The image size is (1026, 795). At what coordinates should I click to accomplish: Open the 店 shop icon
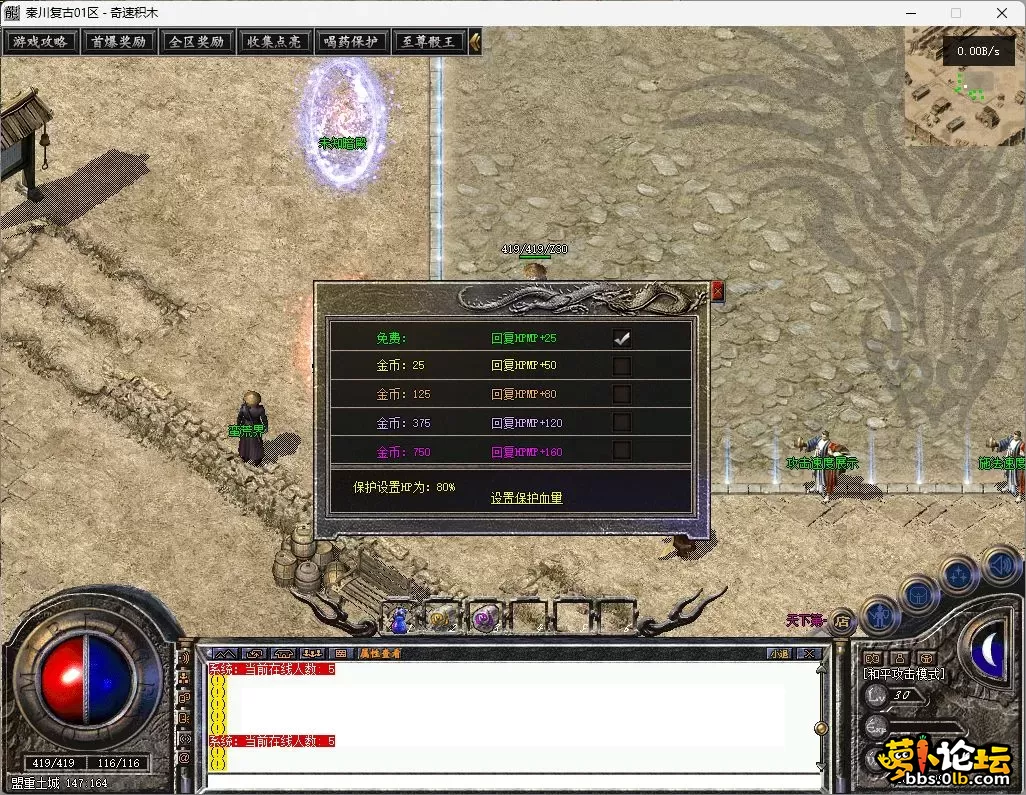pyautogui.click(x=842, y=621)
